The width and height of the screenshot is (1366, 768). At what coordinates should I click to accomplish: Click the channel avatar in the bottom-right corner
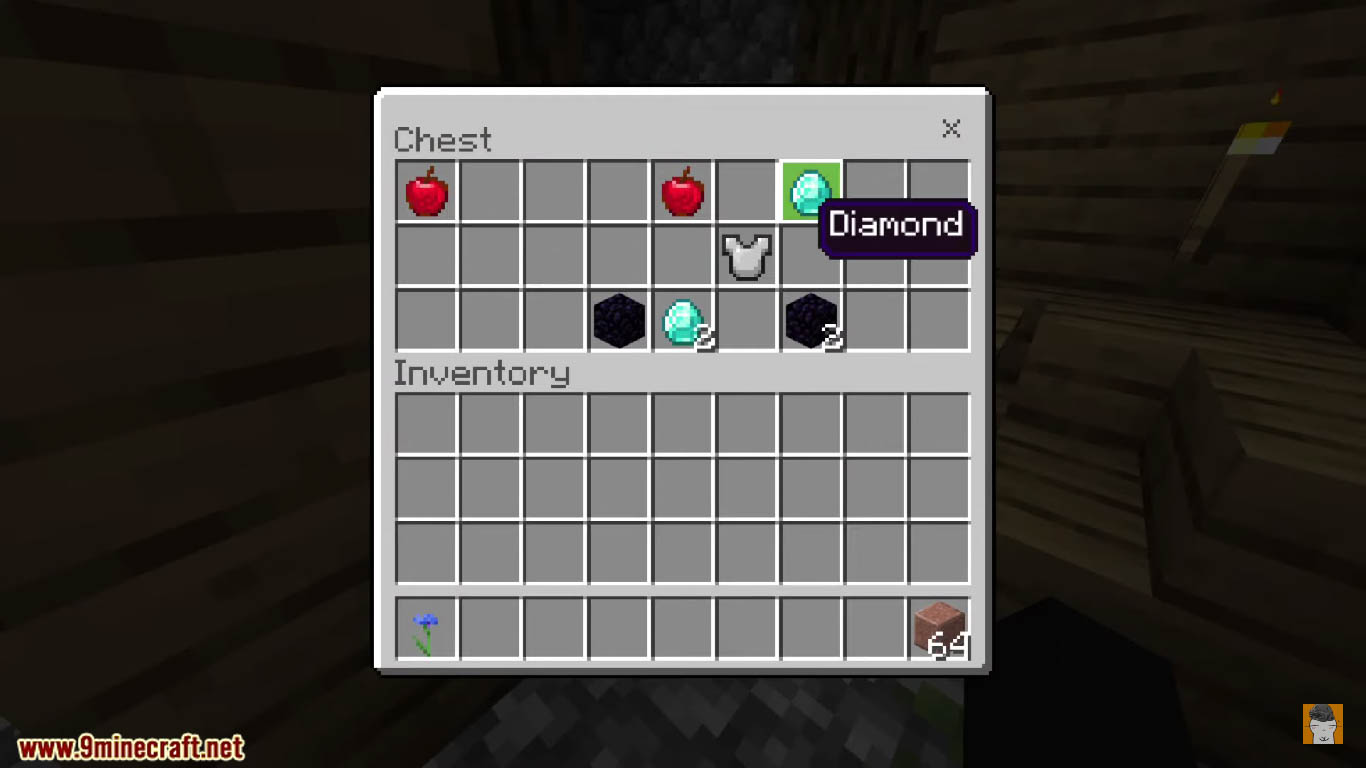coord(1323,726)
